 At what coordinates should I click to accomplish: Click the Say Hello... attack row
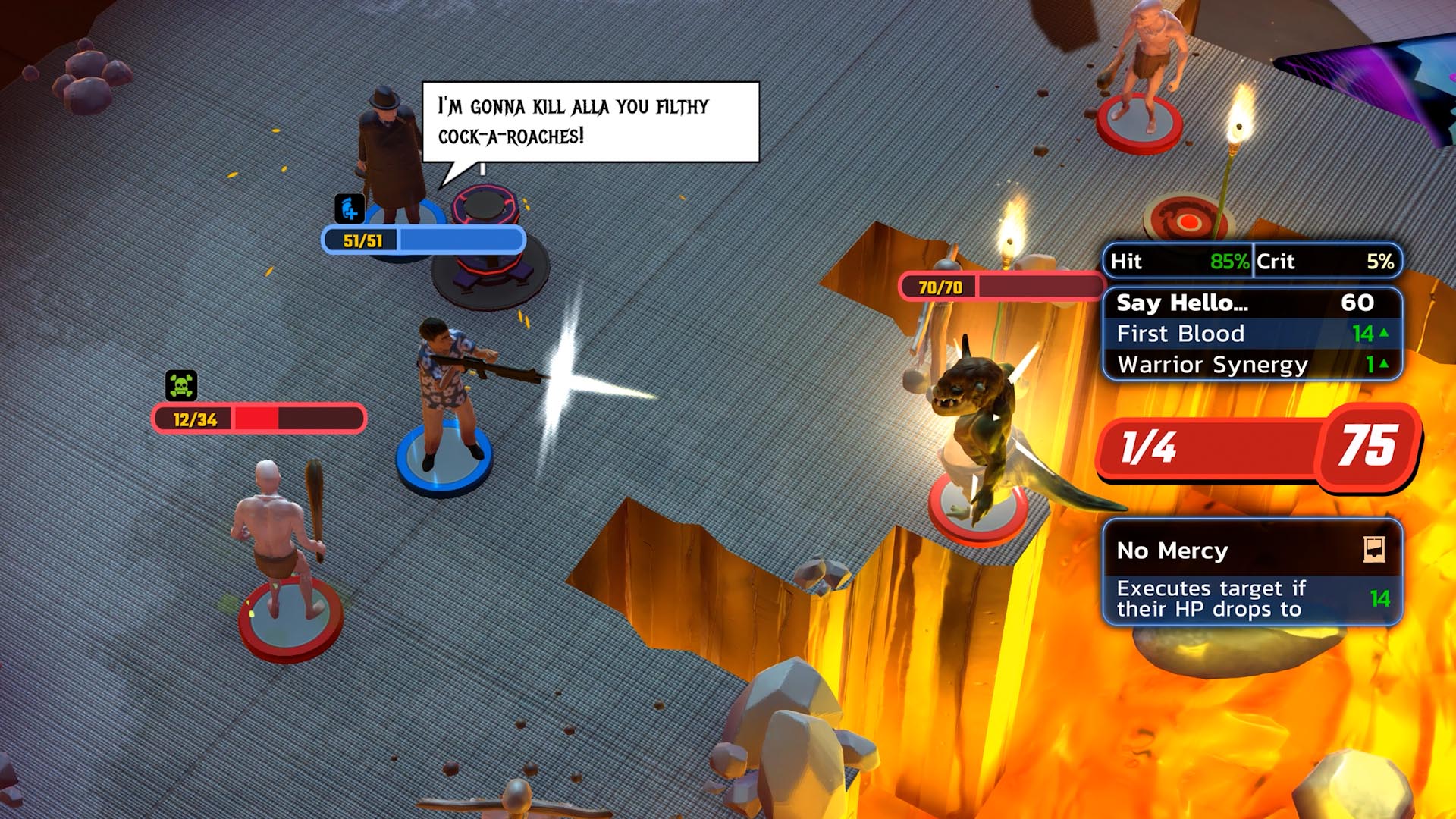tap(1251, 303)
